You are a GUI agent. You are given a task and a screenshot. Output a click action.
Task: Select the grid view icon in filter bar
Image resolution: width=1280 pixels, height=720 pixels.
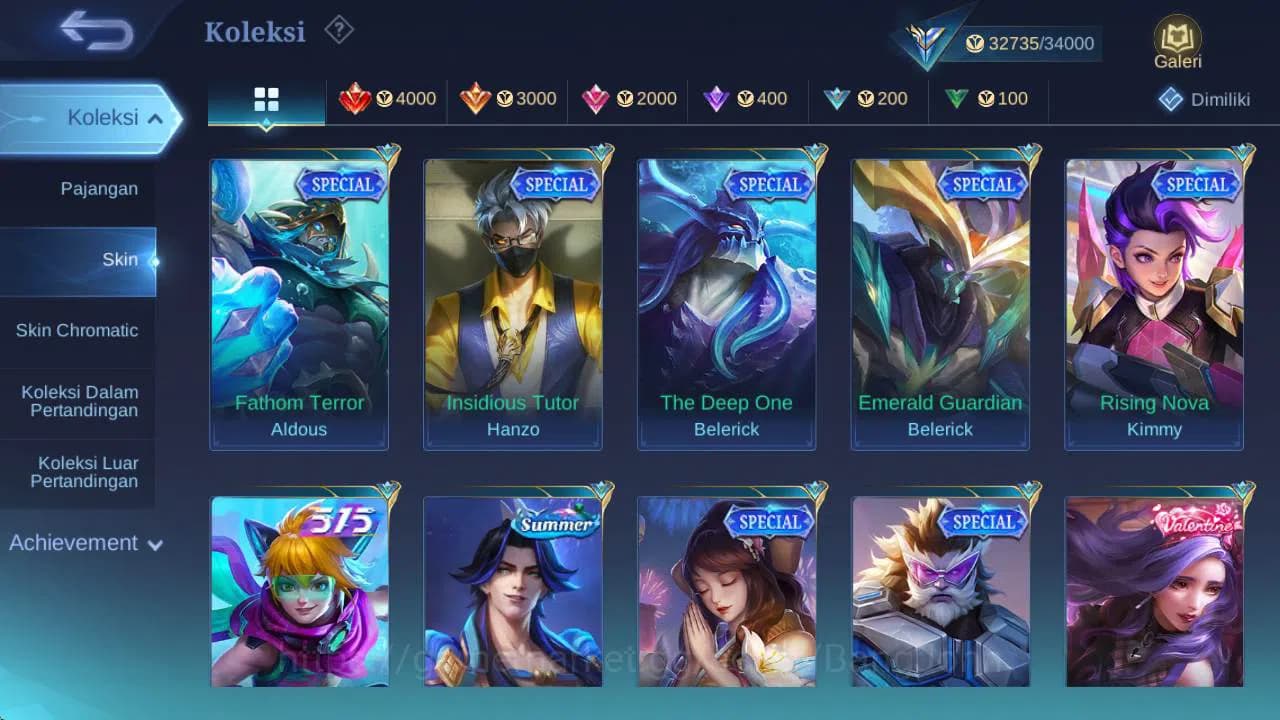click(x=265, y=99)
